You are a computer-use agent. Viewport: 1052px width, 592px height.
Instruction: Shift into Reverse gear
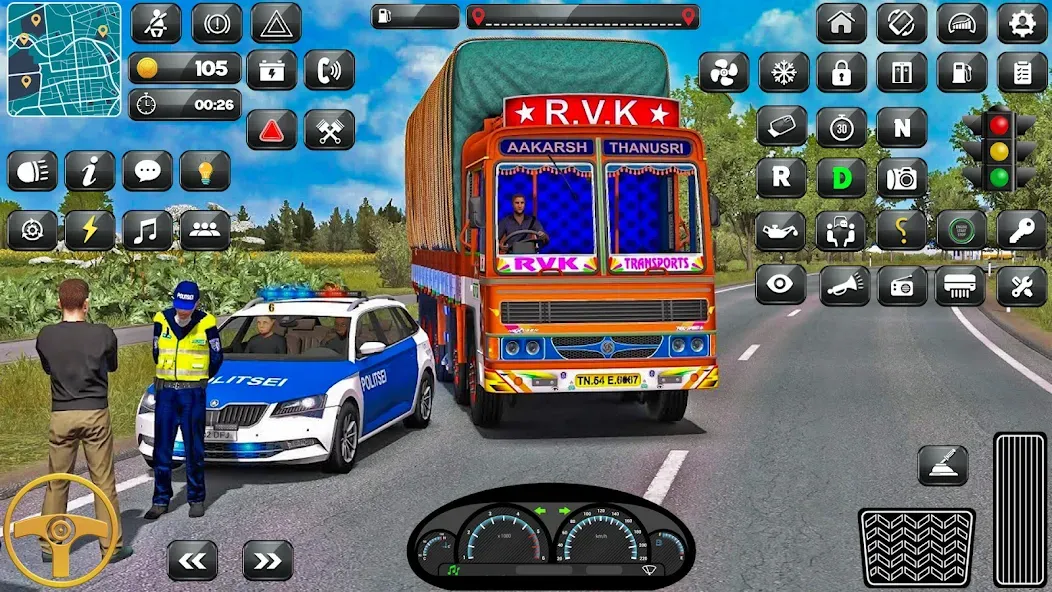pos(781,178)
